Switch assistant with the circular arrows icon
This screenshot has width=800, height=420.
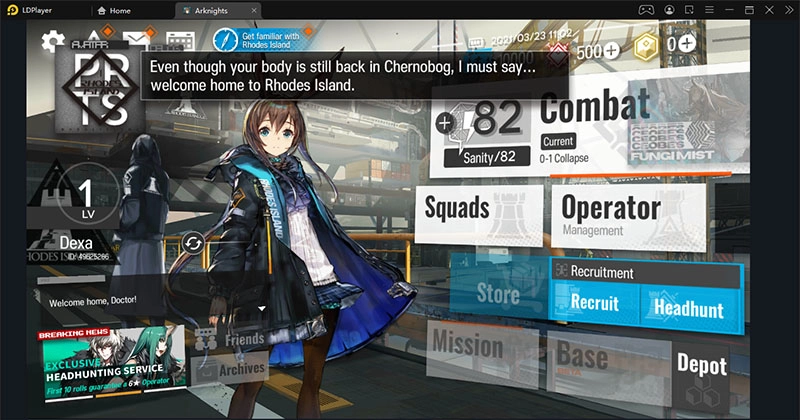193,243
